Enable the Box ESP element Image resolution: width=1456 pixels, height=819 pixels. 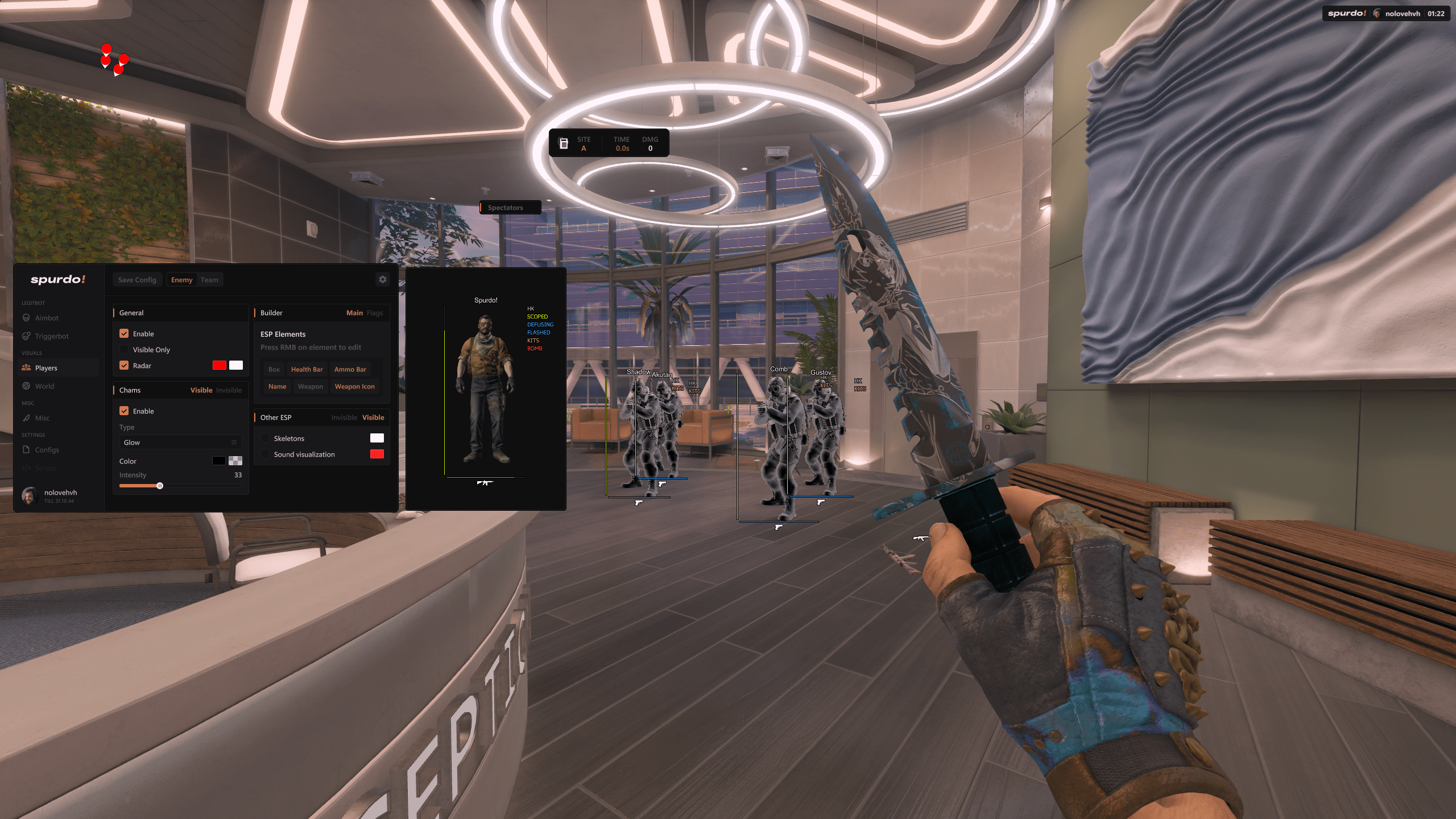(274, 370)
